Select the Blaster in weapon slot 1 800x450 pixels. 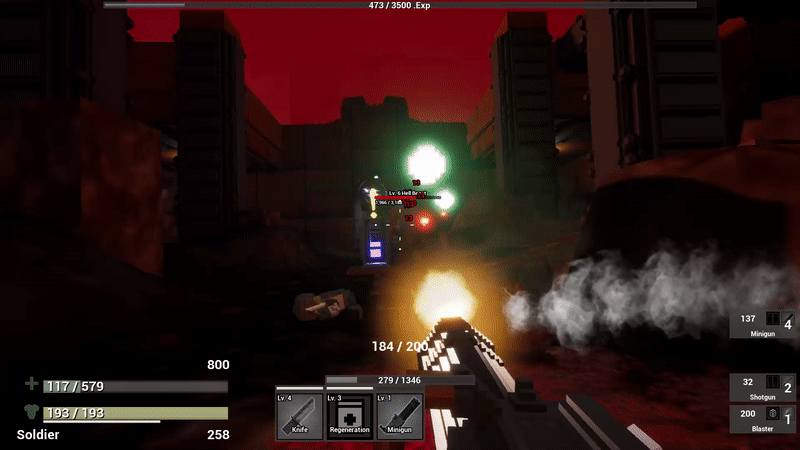[768, 418]
